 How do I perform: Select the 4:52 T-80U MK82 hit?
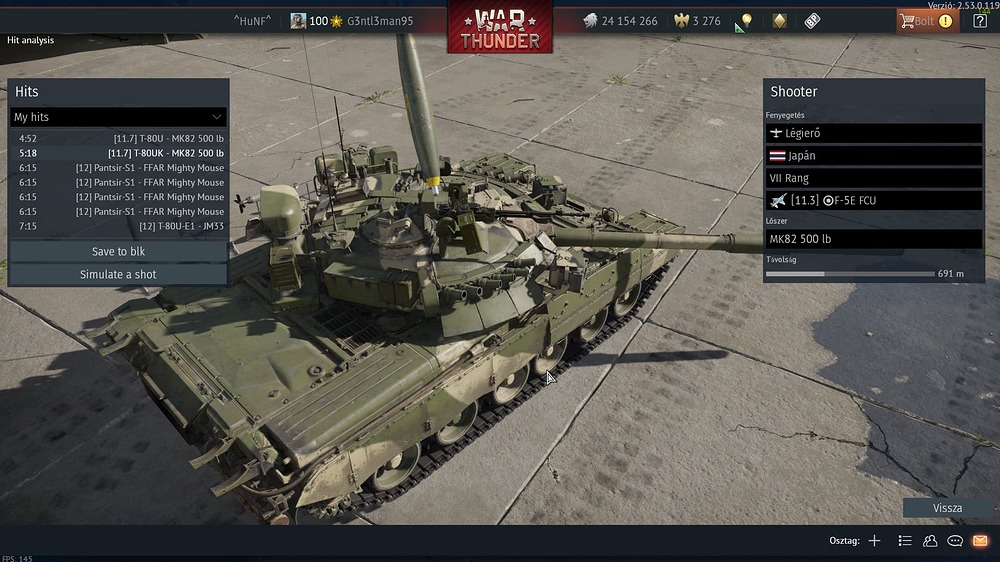coord(120,139)
